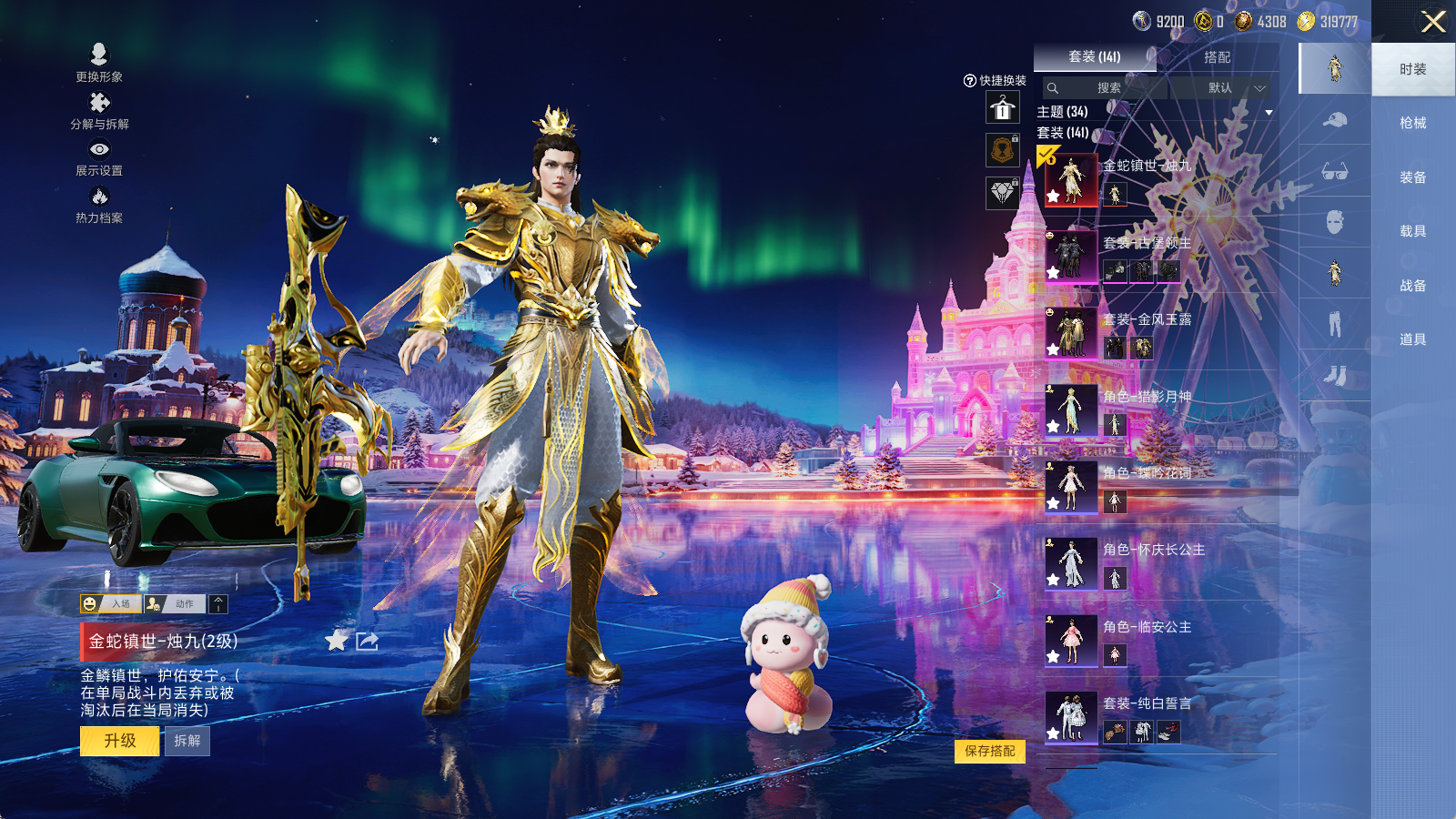Open 展示设置 display settings
Image resolution: width=1456 pixels, height=819 pixels.
coord(99,157)
